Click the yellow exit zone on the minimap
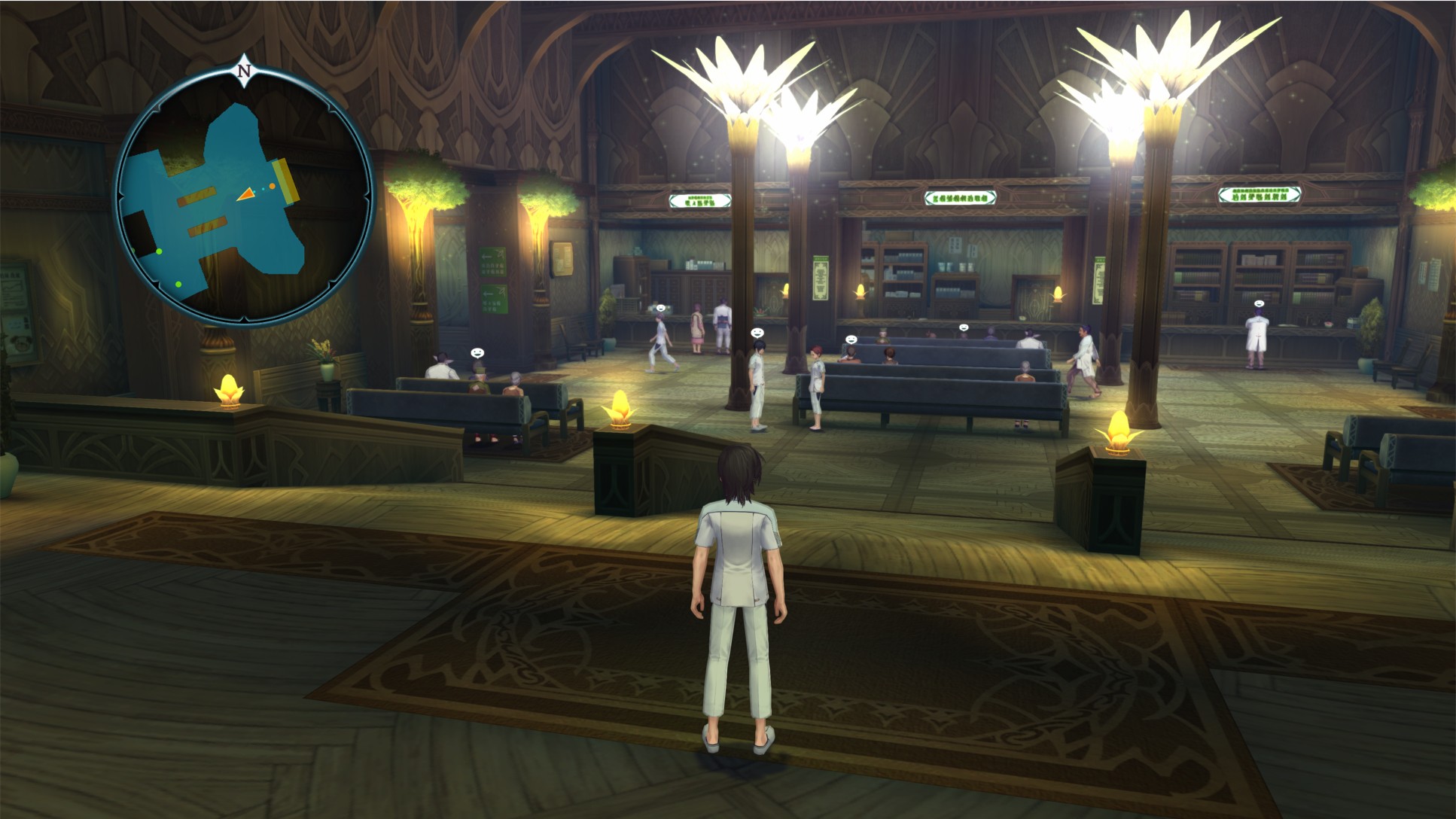Screen dimensions: 1456x819 (286, 181)
